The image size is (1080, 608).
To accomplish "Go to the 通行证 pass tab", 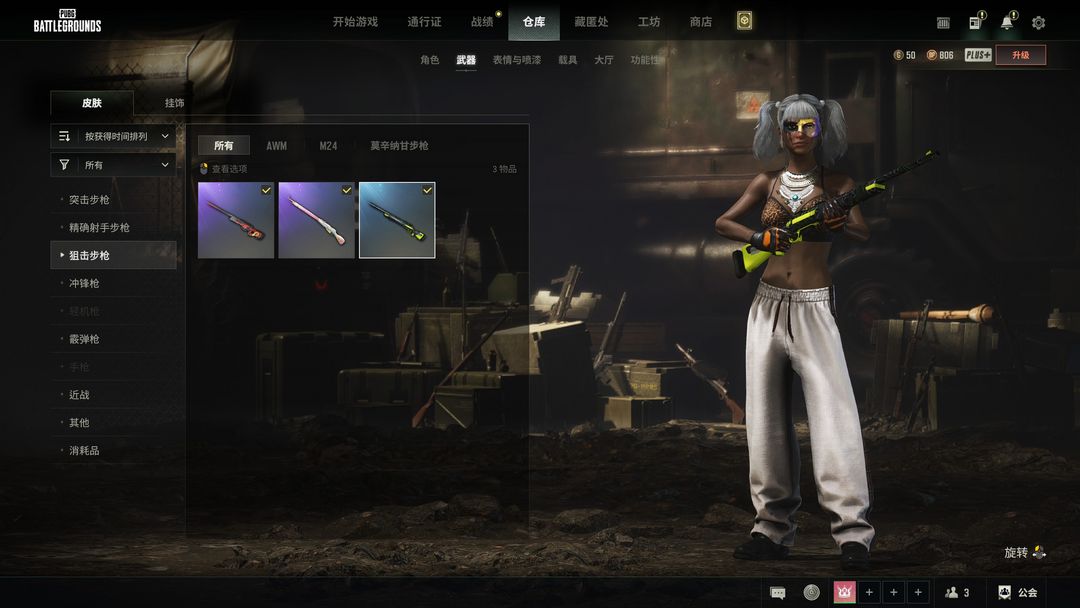I will 424,22.
